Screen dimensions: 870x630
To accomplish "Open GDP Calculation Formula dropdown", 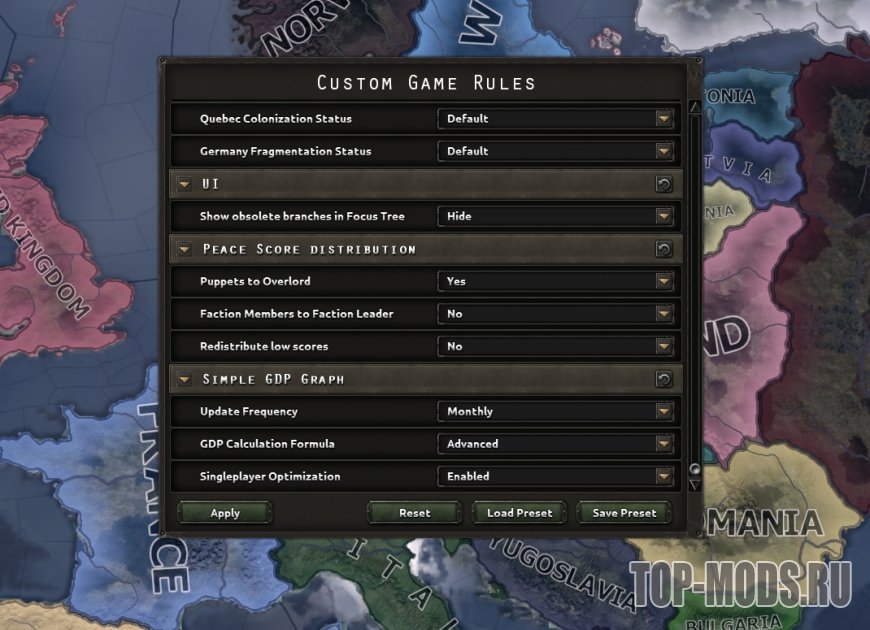I will (555, 444).
